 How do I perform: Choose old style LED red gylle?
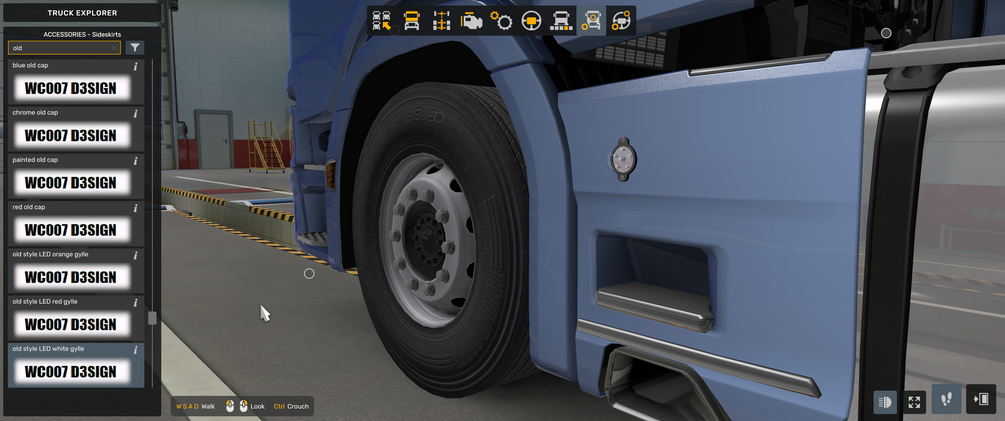pos(70,323)
